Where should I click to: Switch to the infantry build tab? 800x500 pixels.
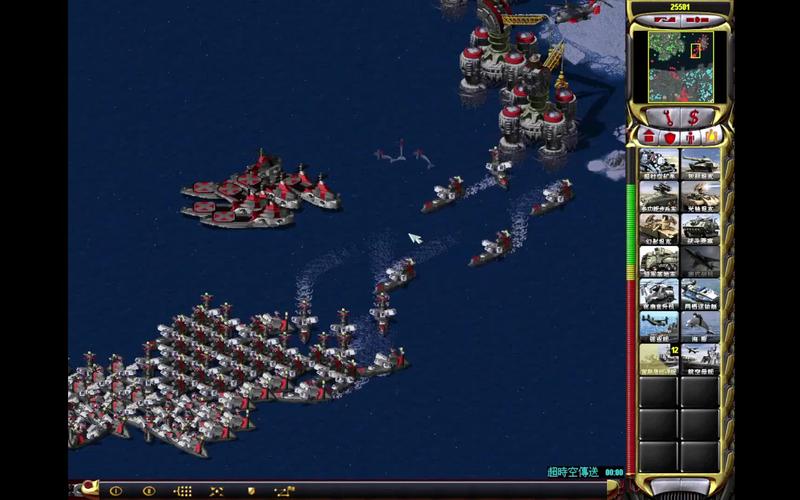[x=691, y=136]
